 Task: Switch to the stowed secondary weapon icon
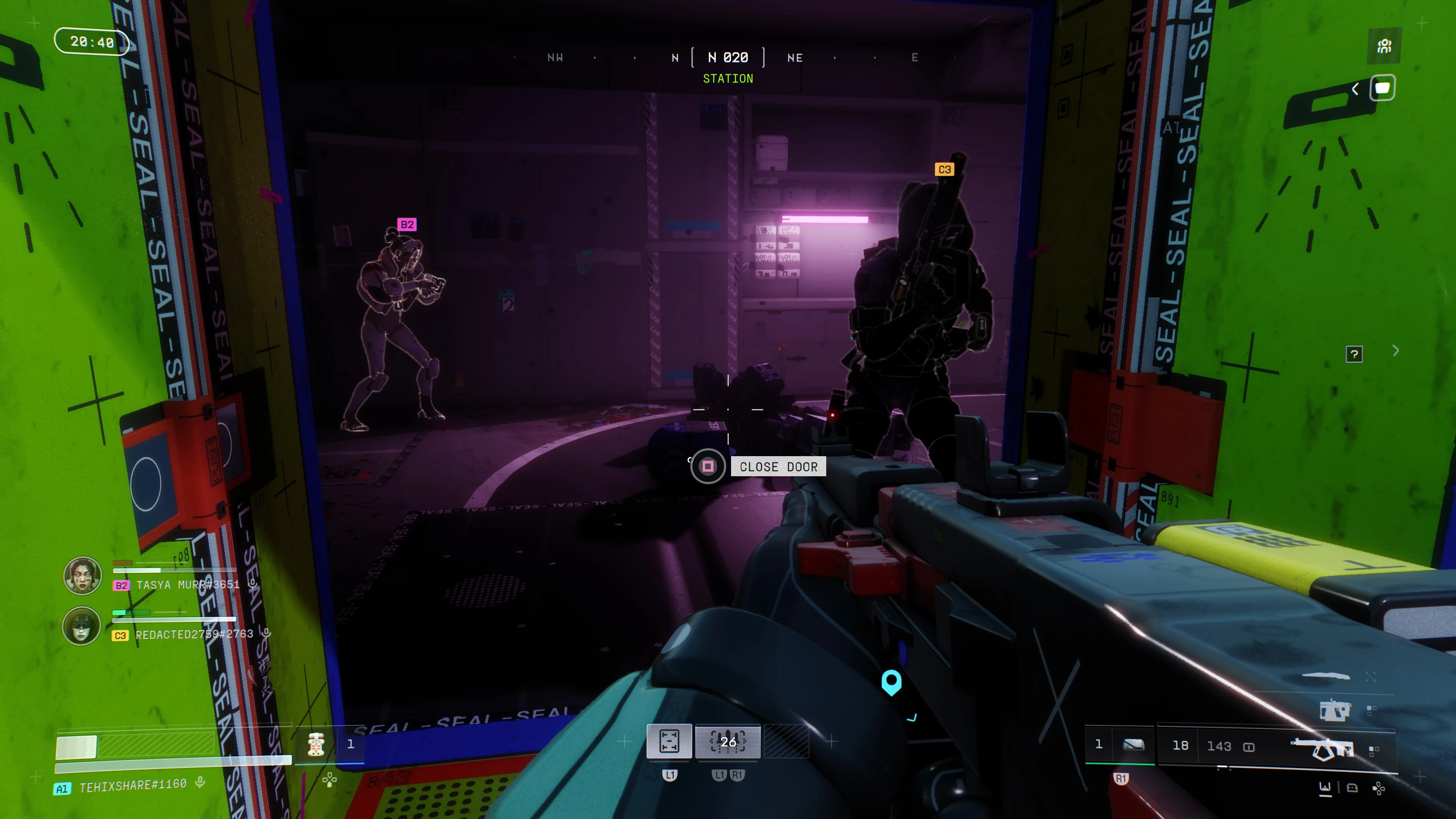(x=1335, y=710)
